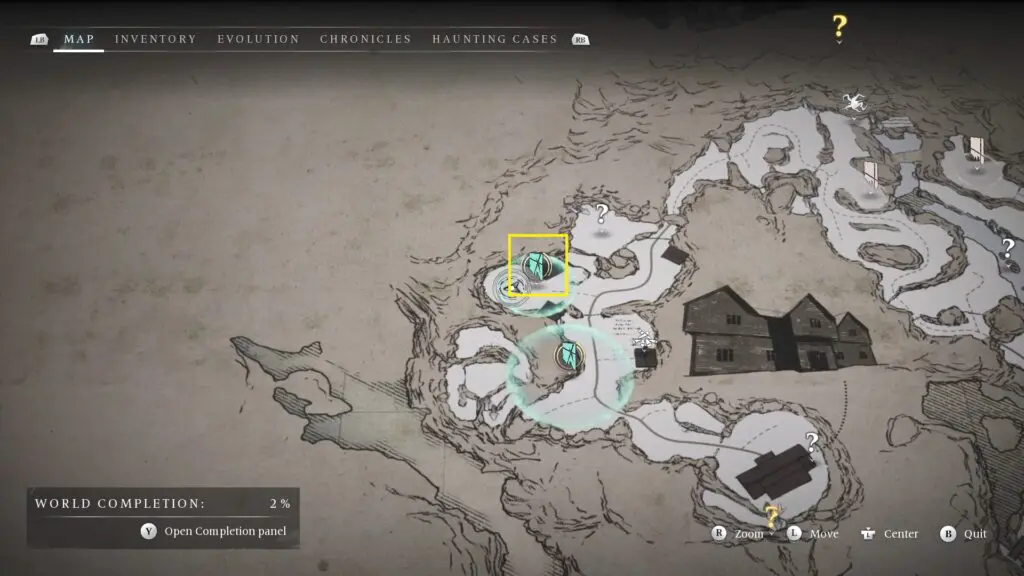Select the white spider-like creature map marker
This screenshot has height=576, width=1024.
coord(853,101)
